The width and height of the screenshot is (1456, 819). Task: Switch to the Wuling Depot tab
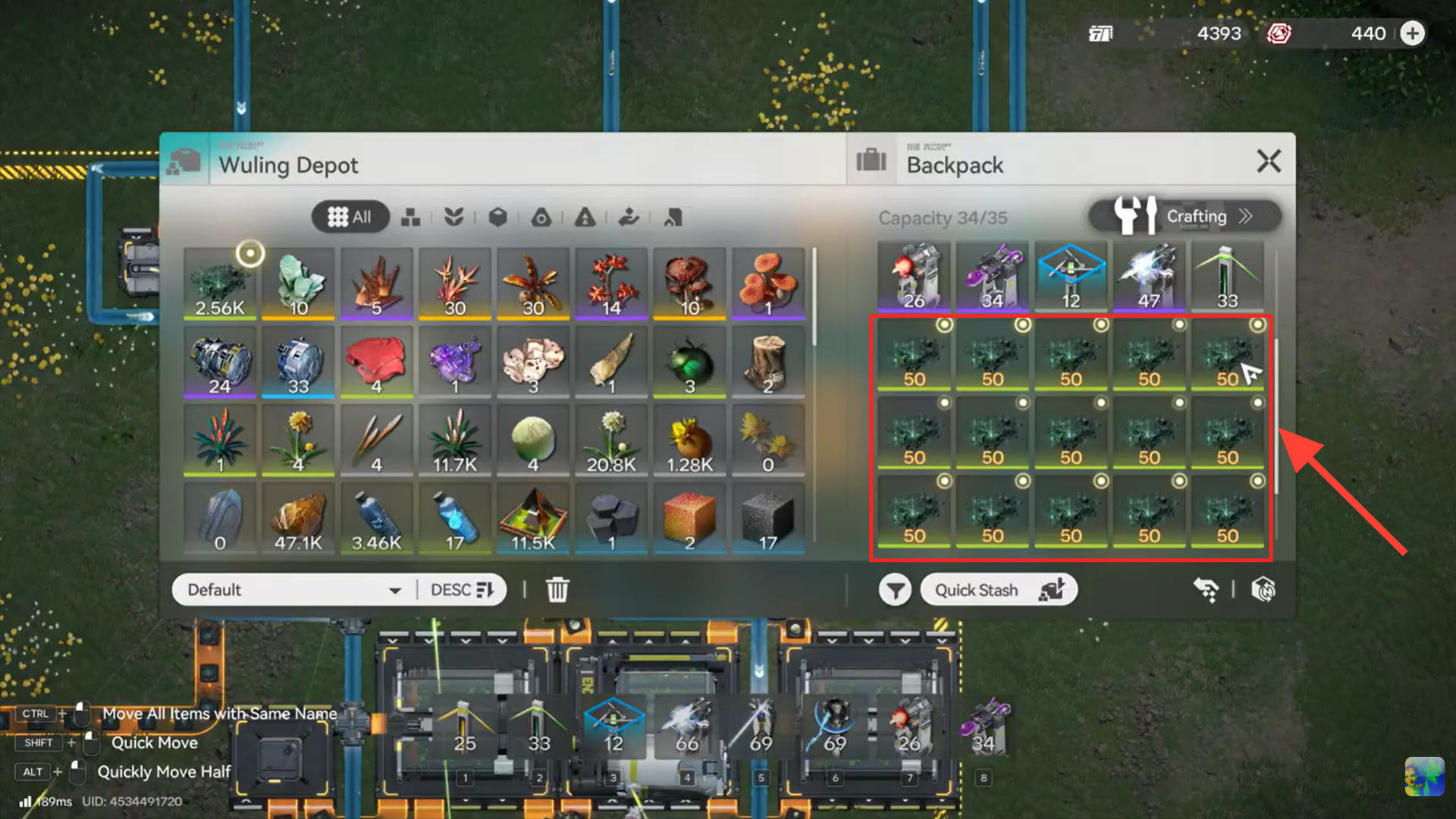click(288, 165)
